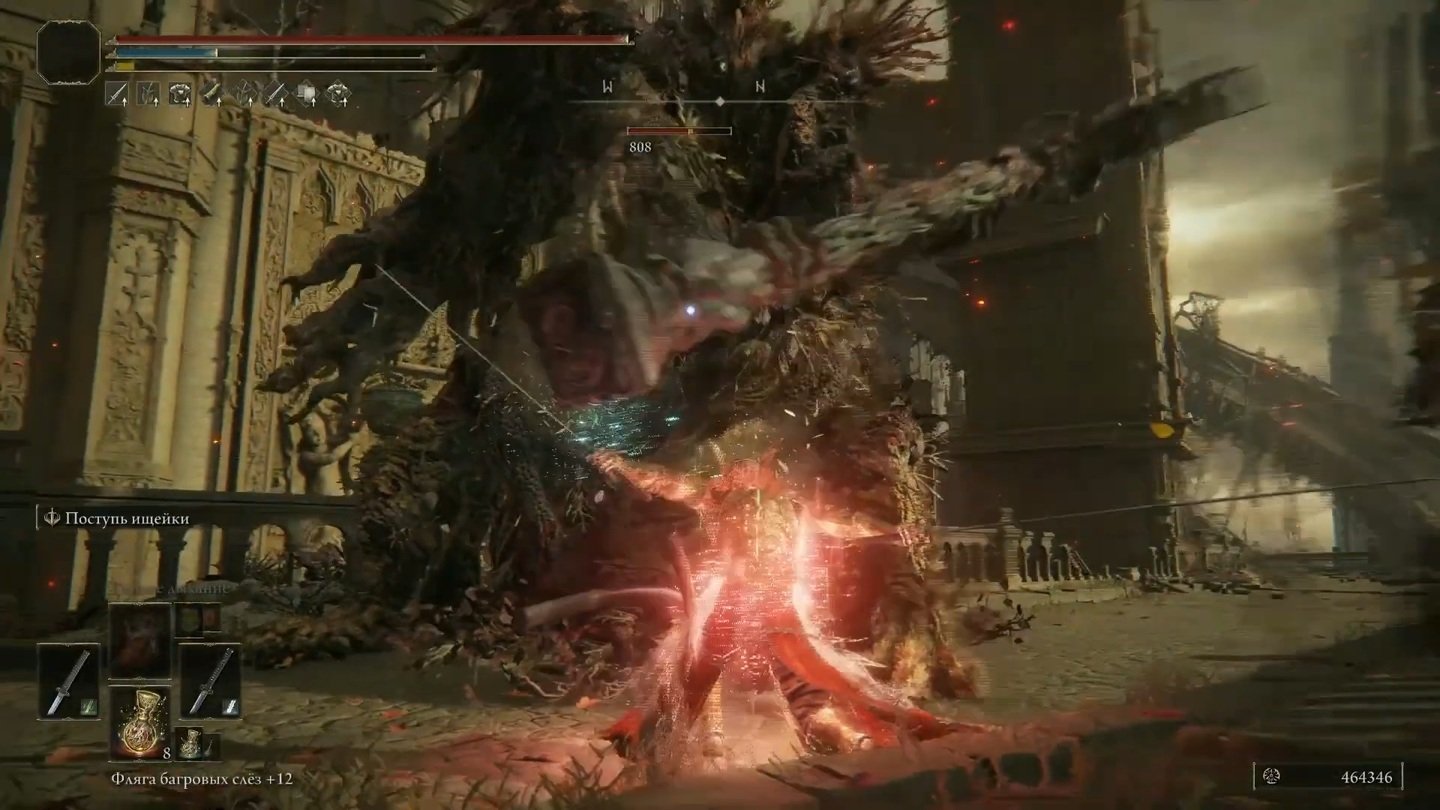
Task: Choose the left-hand katana weapon slot
Action: pos(68,680)
